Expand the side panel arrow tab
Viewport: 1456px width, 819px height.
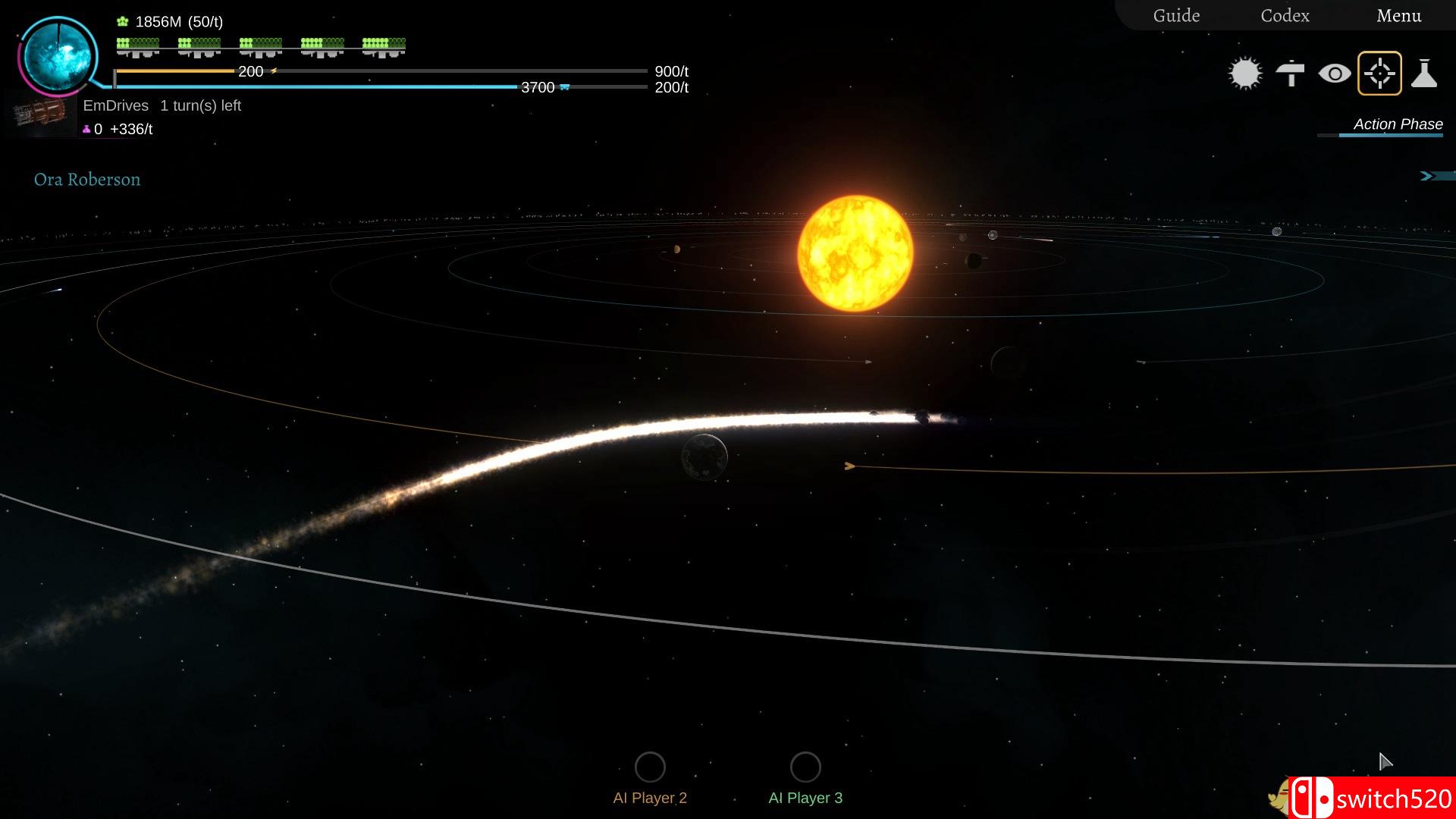click(1436, 176)
